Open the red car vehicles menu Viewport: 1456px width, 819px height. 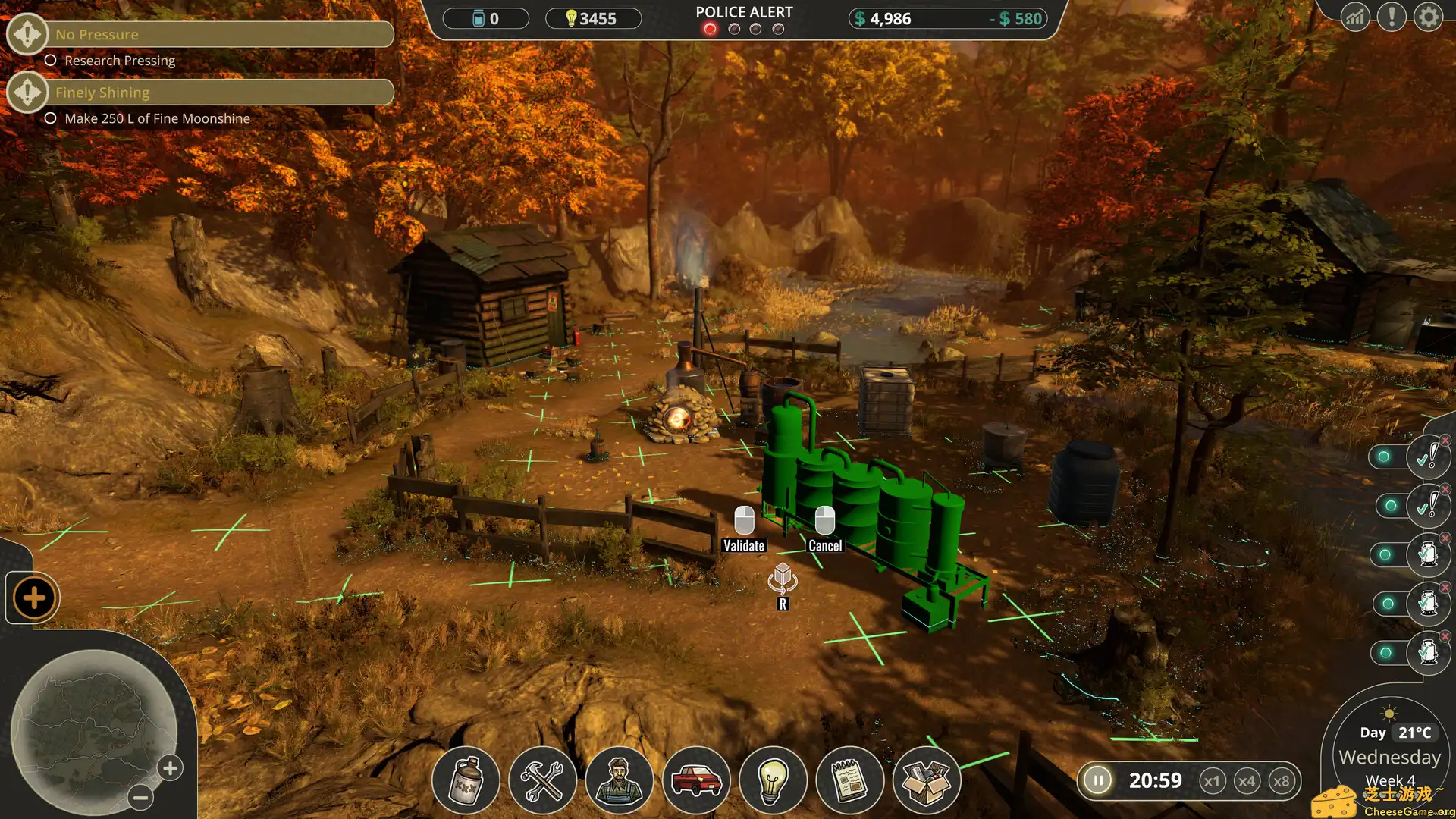(x=696, y=780)
